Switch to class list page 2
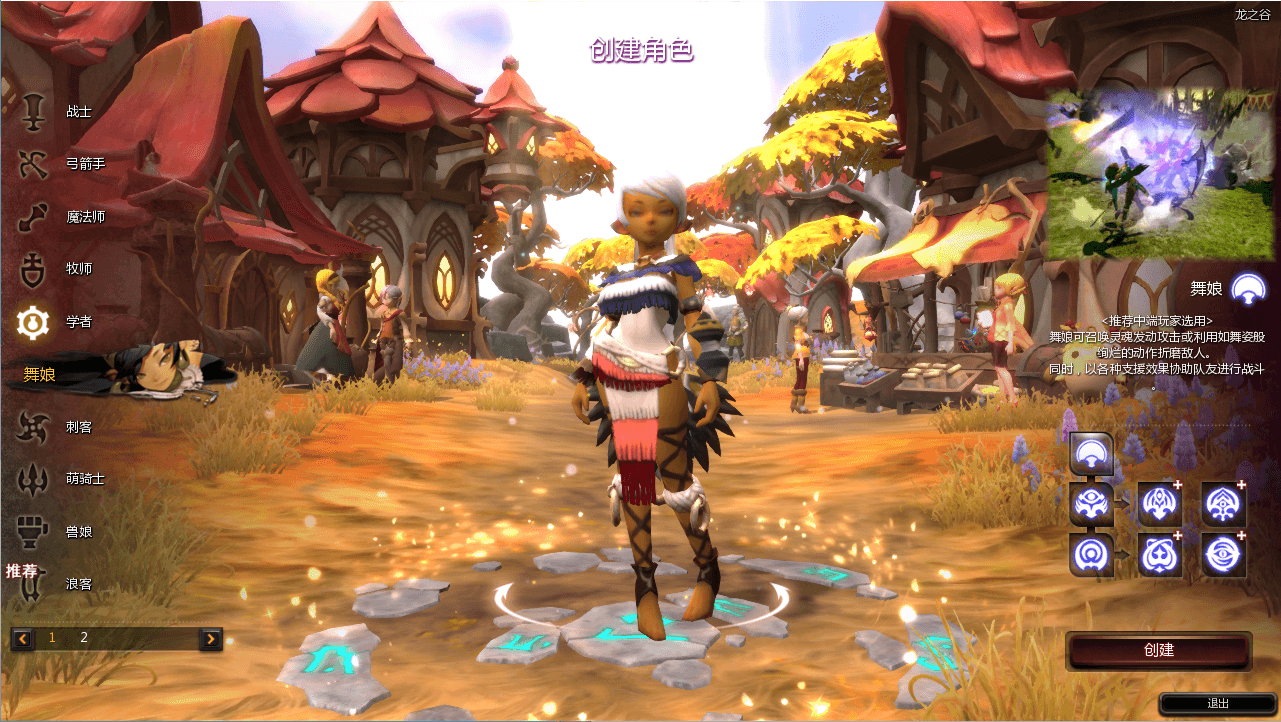Image resolution: width=1281 pixels, height=722 pixels. point(84,636)
